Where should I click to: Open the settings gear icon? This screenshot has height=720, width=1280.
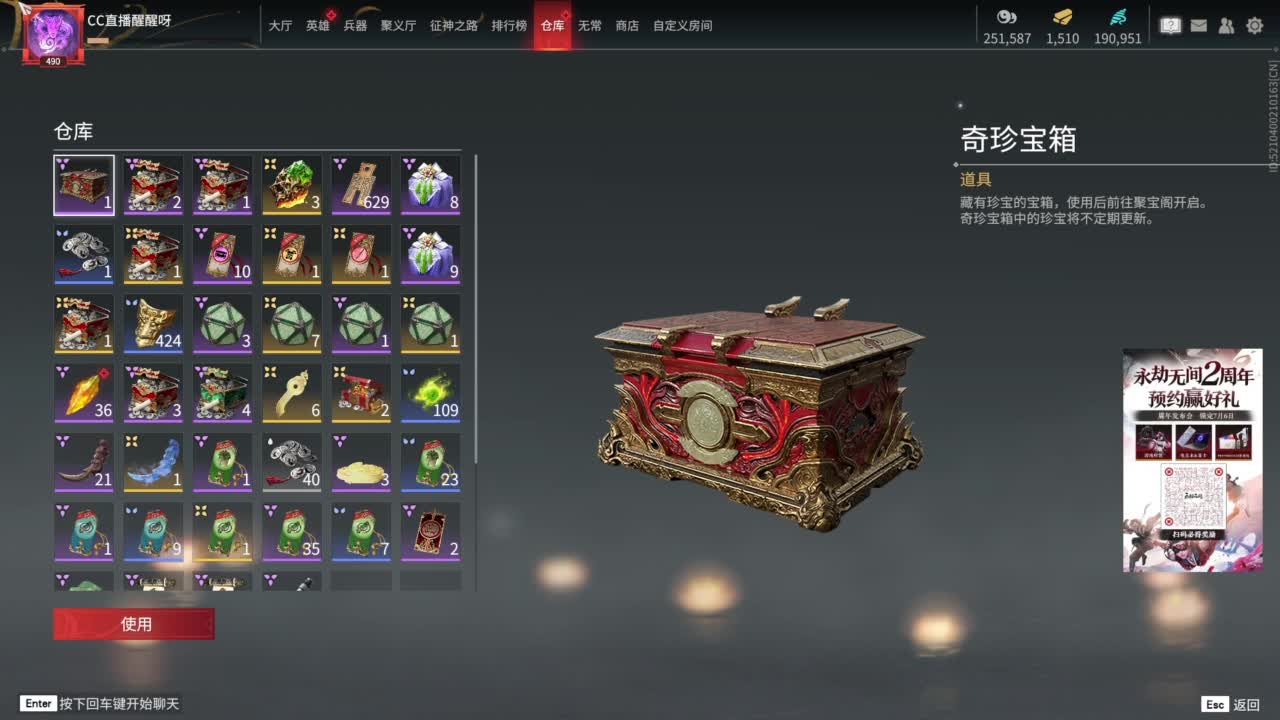[1253, 25]
